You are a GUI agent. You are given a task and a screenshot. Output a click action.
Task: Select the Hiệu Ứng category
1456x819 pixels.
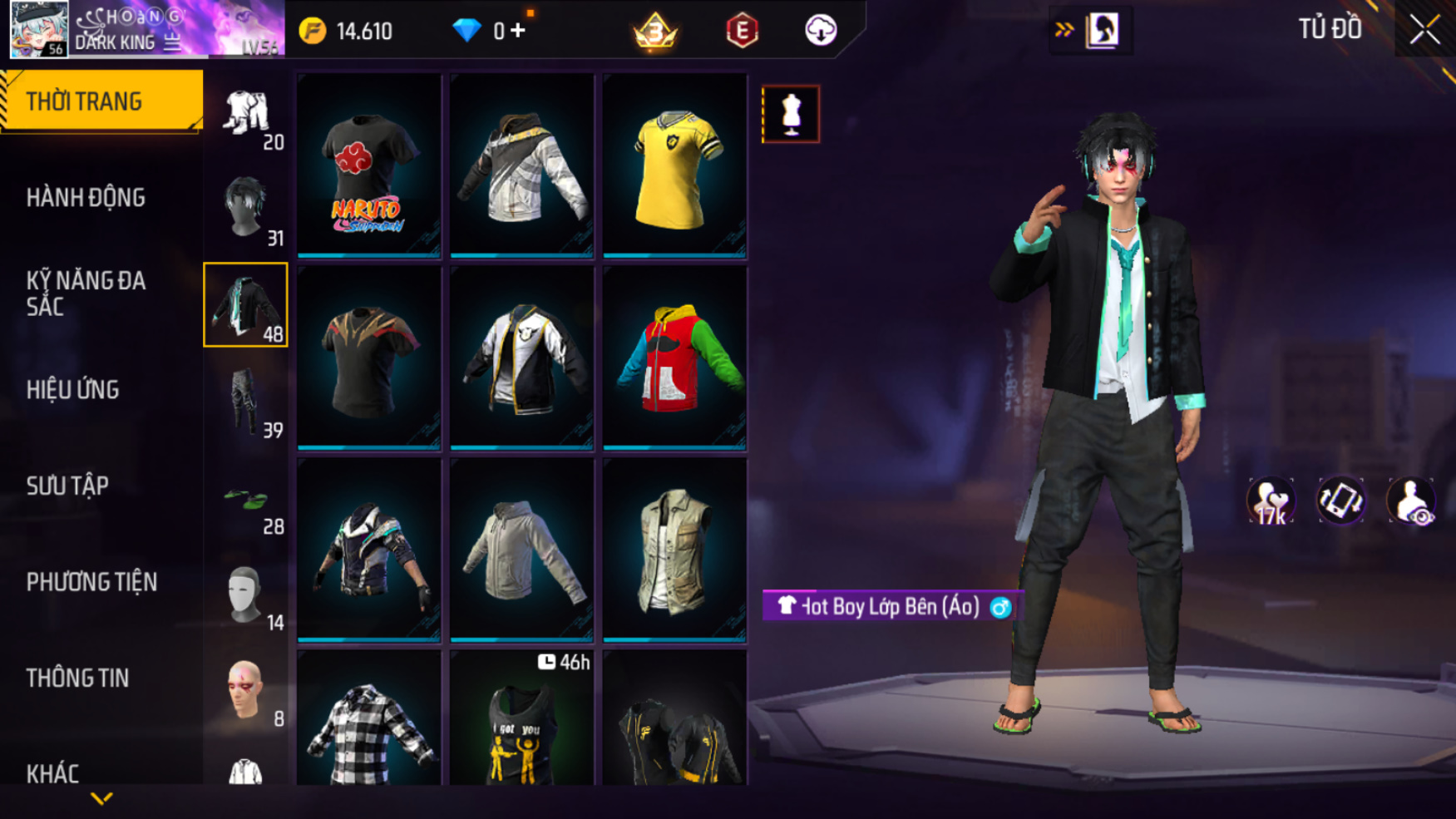point(73,390)
